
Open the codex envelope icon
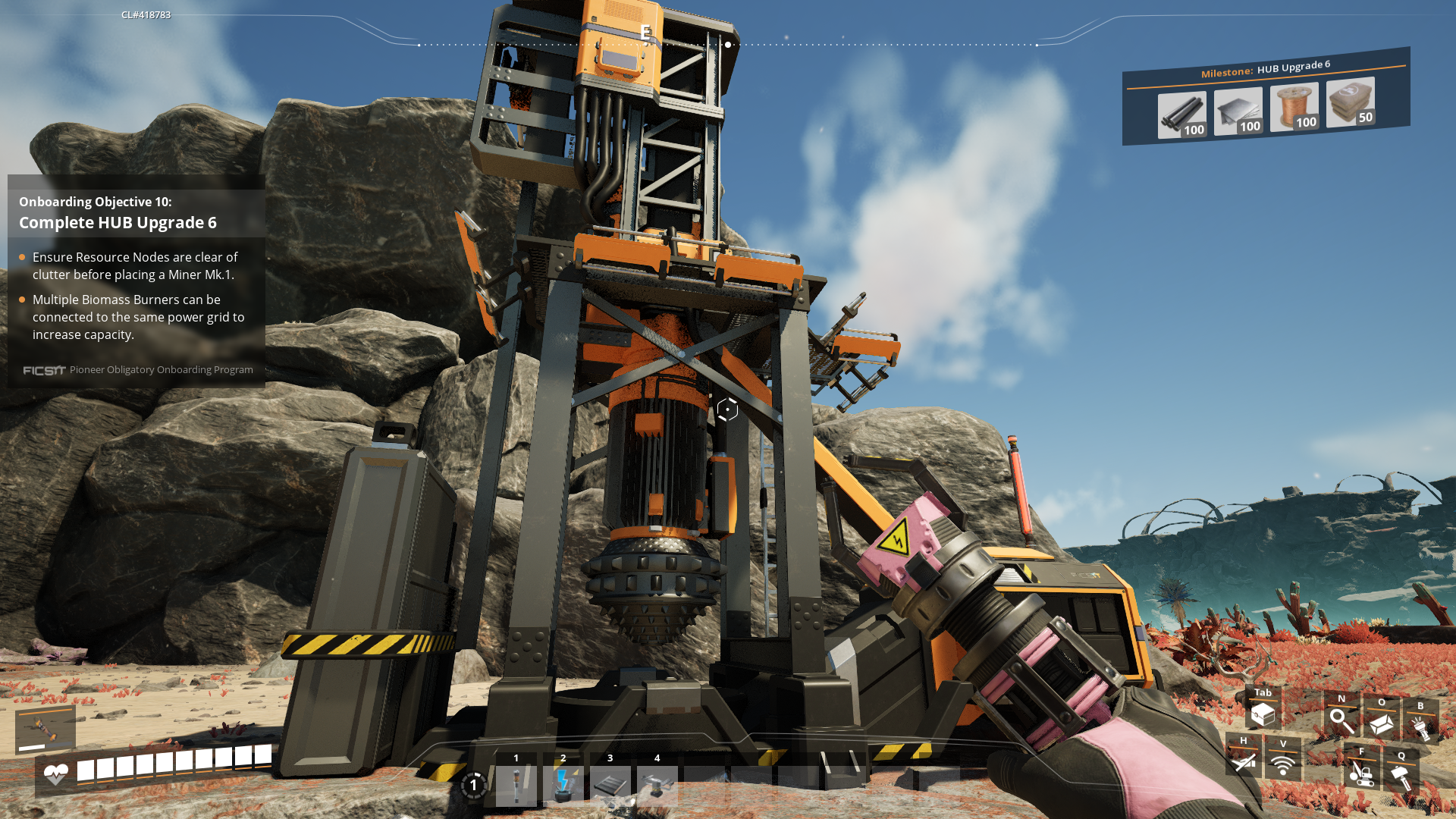point(1382,723)
